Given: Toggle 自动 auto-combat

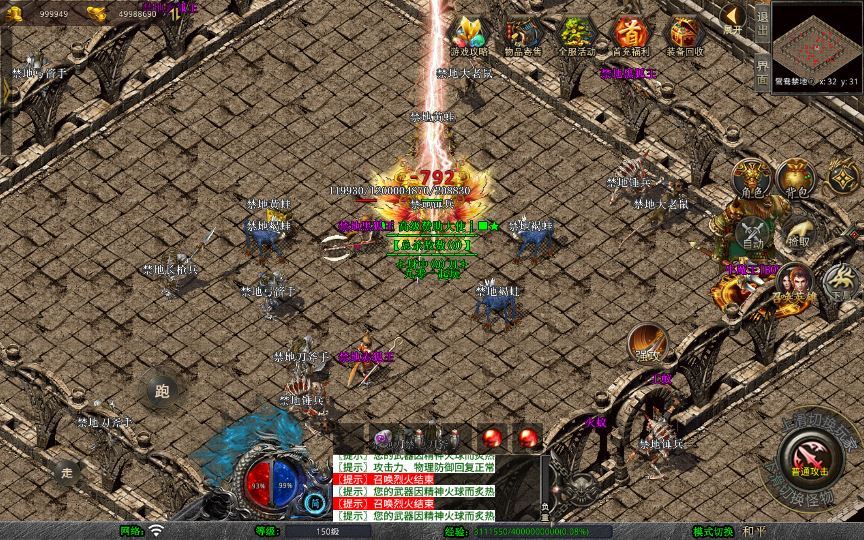Looking at the screenshot, I should (753, 234).
